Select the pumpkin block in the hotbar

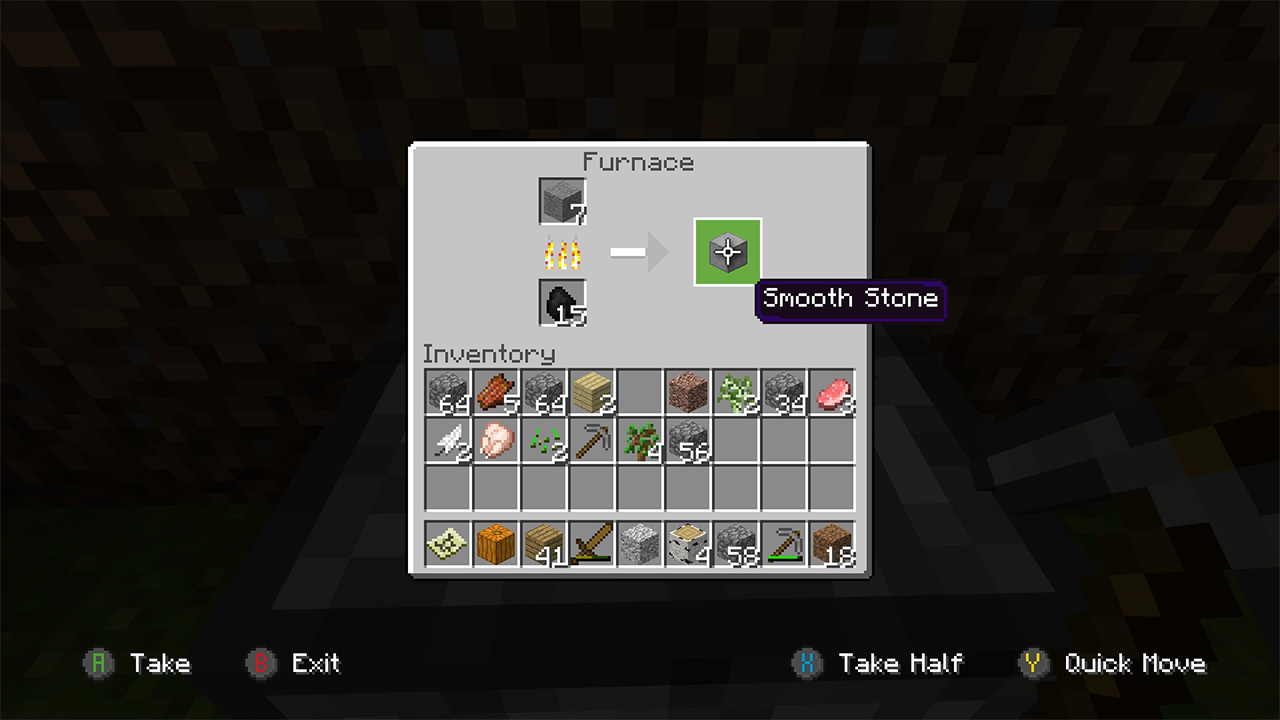click(x=495, y=545)
